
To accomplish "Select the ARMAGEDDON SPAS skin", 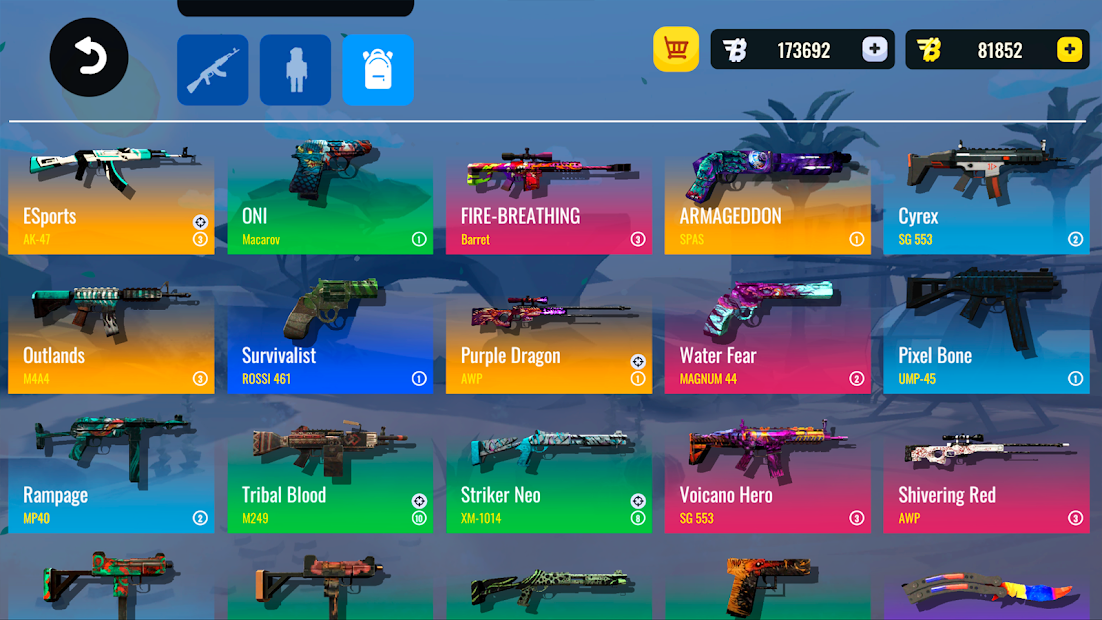I will (x=767, y=198).
